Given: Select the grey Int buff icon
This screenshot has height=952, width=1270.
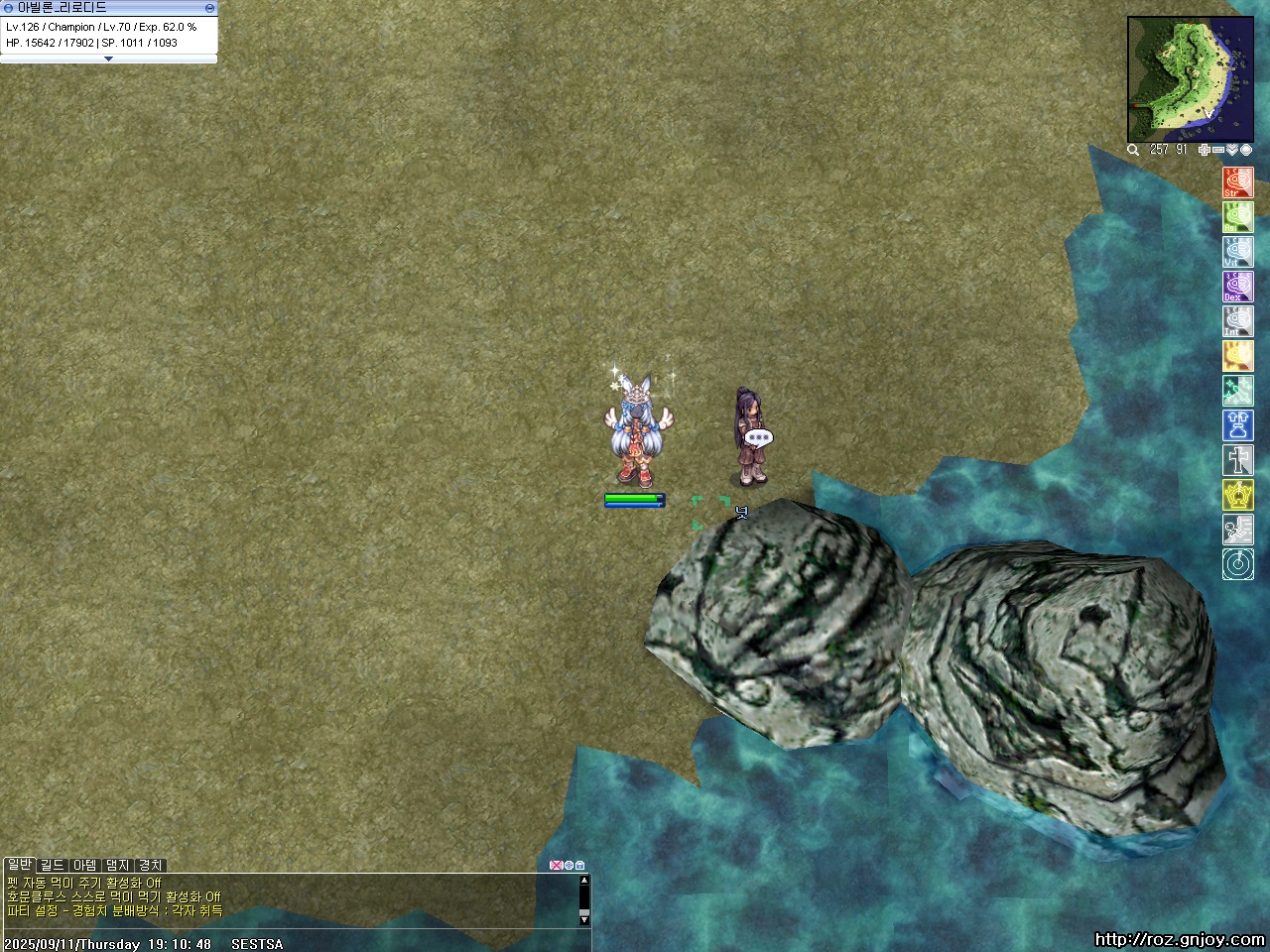Looking at the screenshot, I should 1237,321.
